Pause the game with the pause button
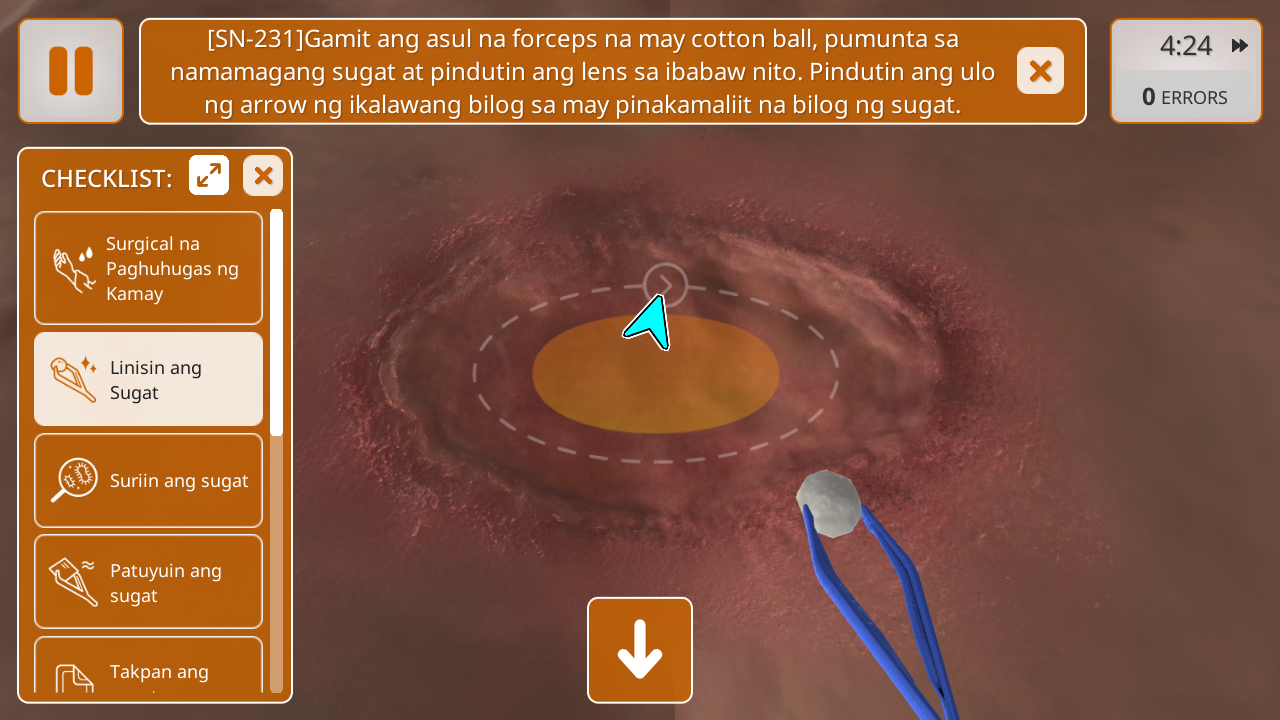 71,71
